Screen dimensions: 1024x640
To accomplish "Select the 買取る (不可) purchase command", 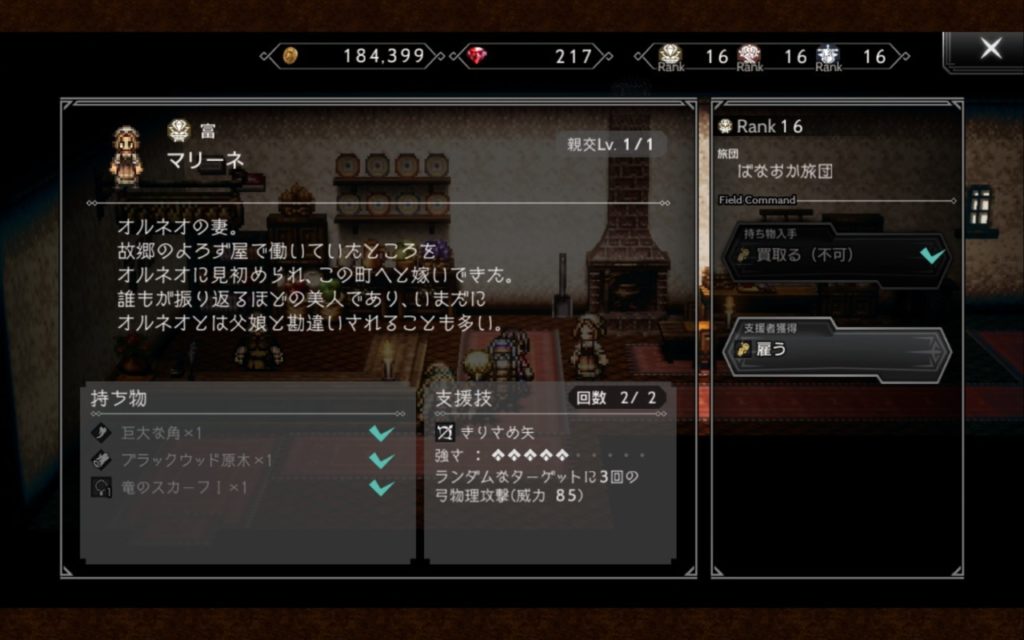I will click(x=836, y=256).
